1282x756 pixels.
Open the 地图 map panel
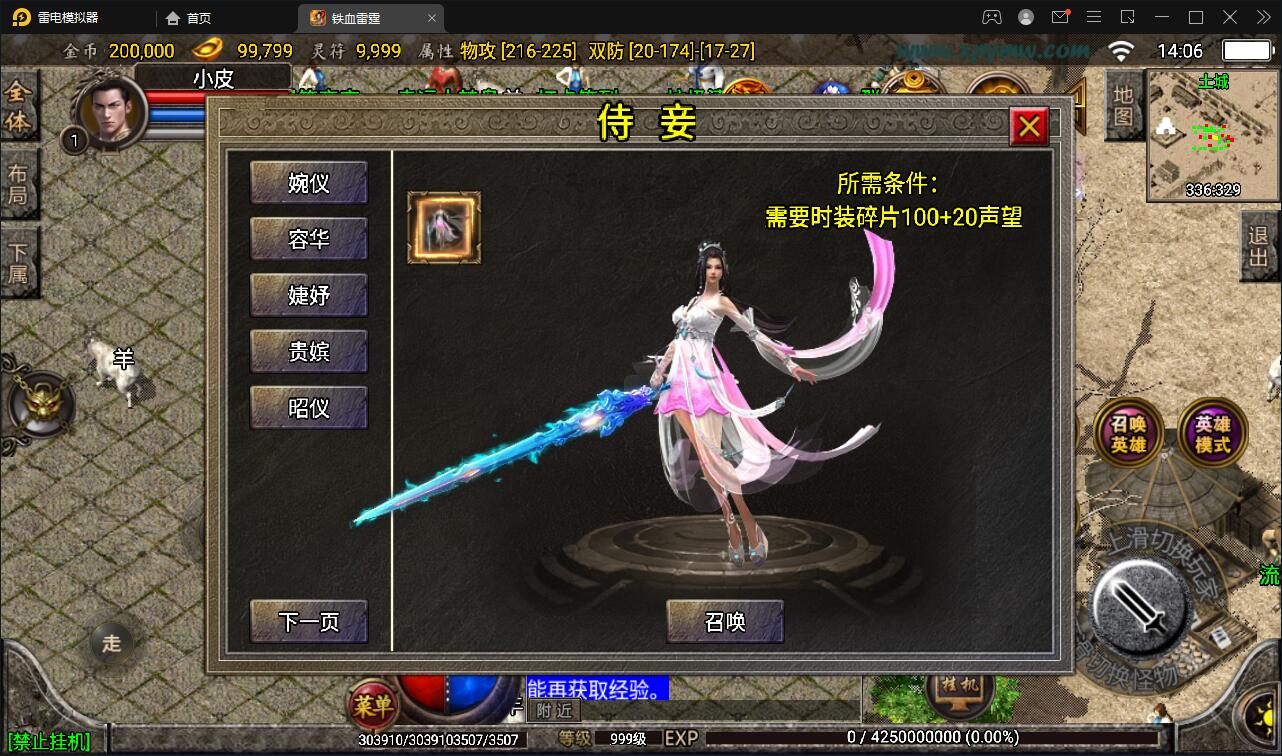coord(1121,106)
